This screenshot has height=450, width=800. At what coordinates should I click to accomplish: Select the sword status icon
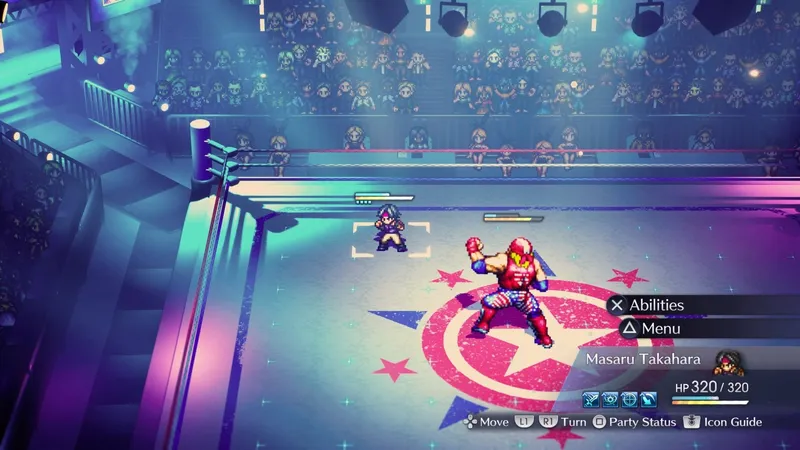pos(592,400)
